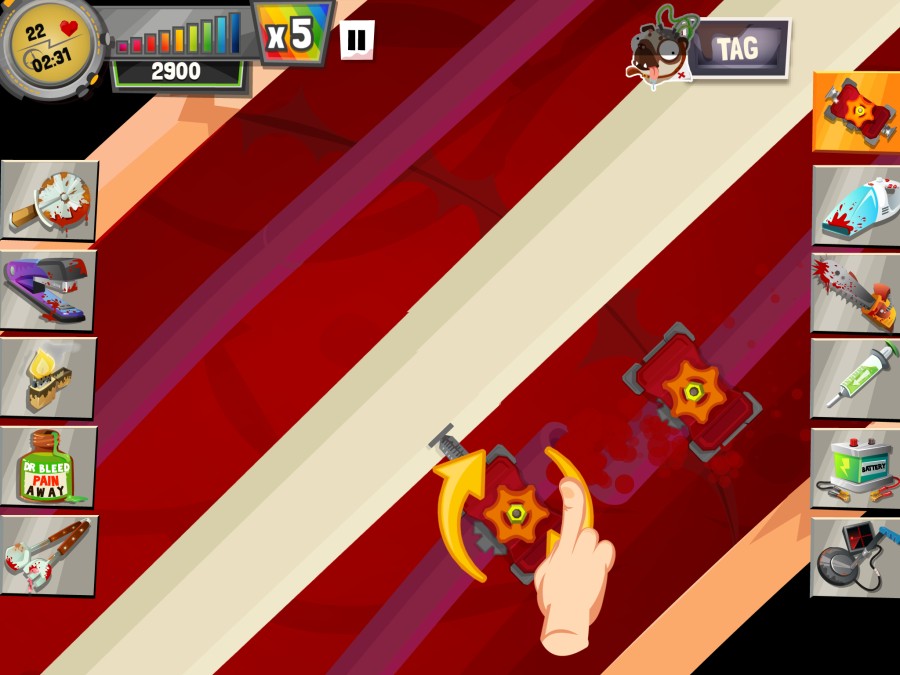
Task: Pause the game
Action: pyautogui.click(x=357, y=40)
